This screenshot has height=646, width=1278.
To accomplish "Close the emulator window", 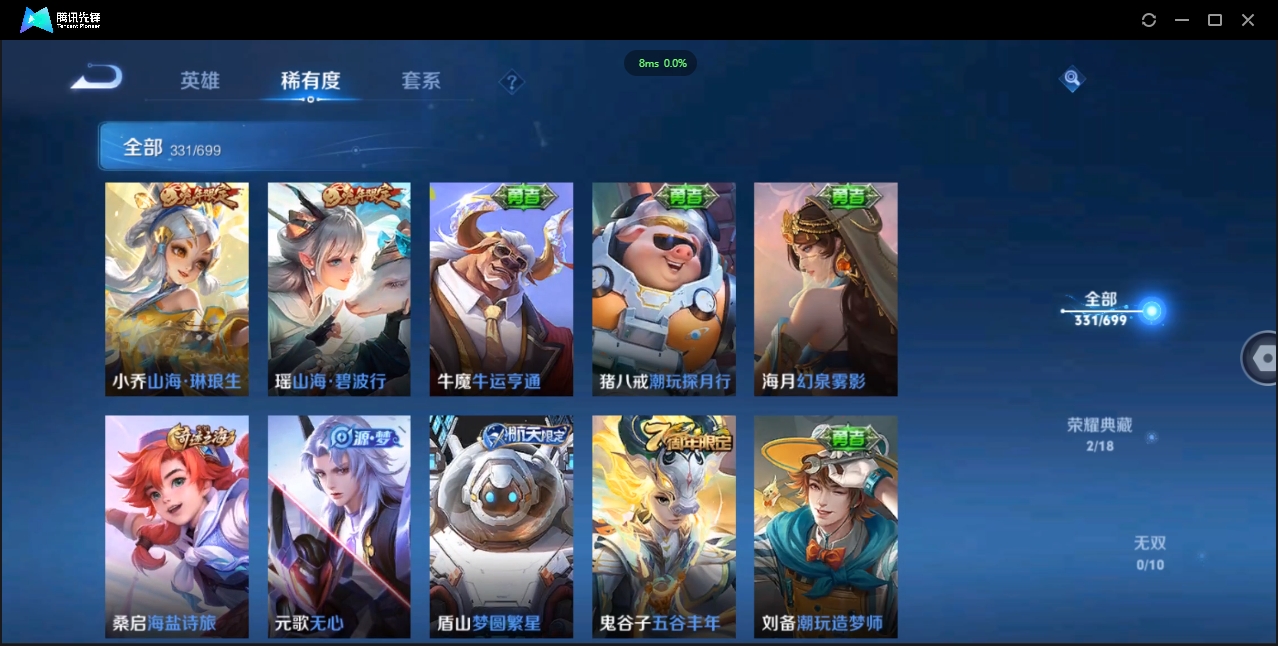I will point(1248,20).
